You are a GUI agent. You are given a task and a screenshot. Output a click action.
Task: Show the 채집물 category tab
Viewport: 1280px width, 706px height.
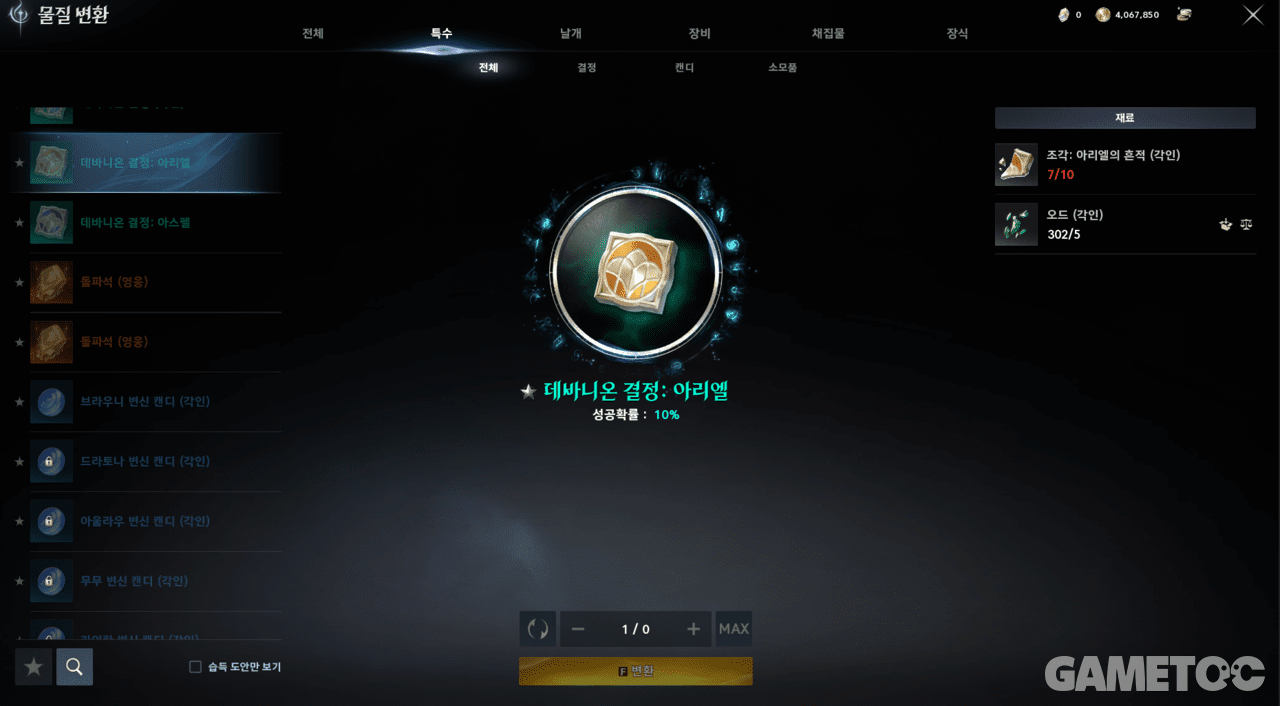[828, 34]
